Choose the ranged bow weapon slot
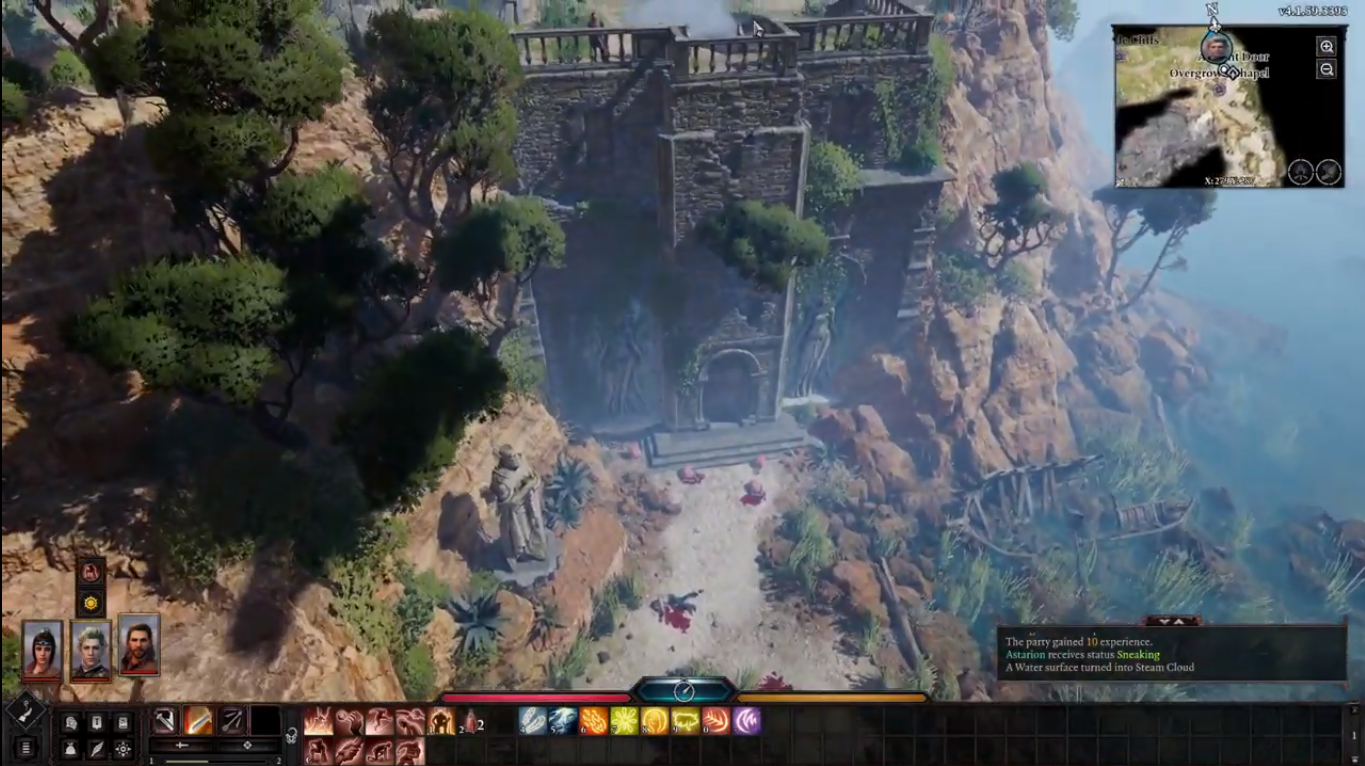Viewport: 1365px width, 766px height. point(231,720)
